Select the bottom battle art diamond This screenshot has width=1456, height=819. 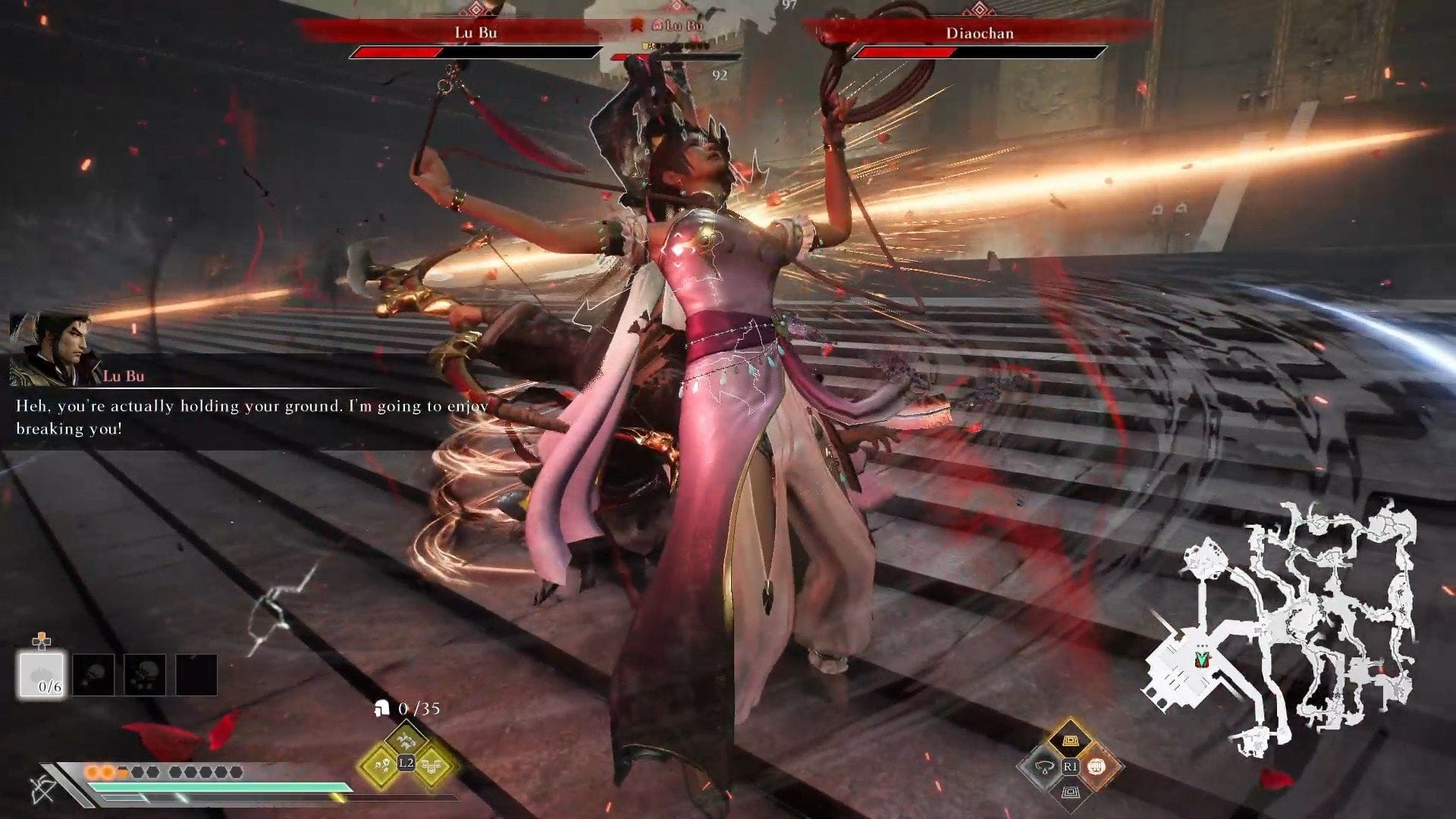click(1070, 793)
